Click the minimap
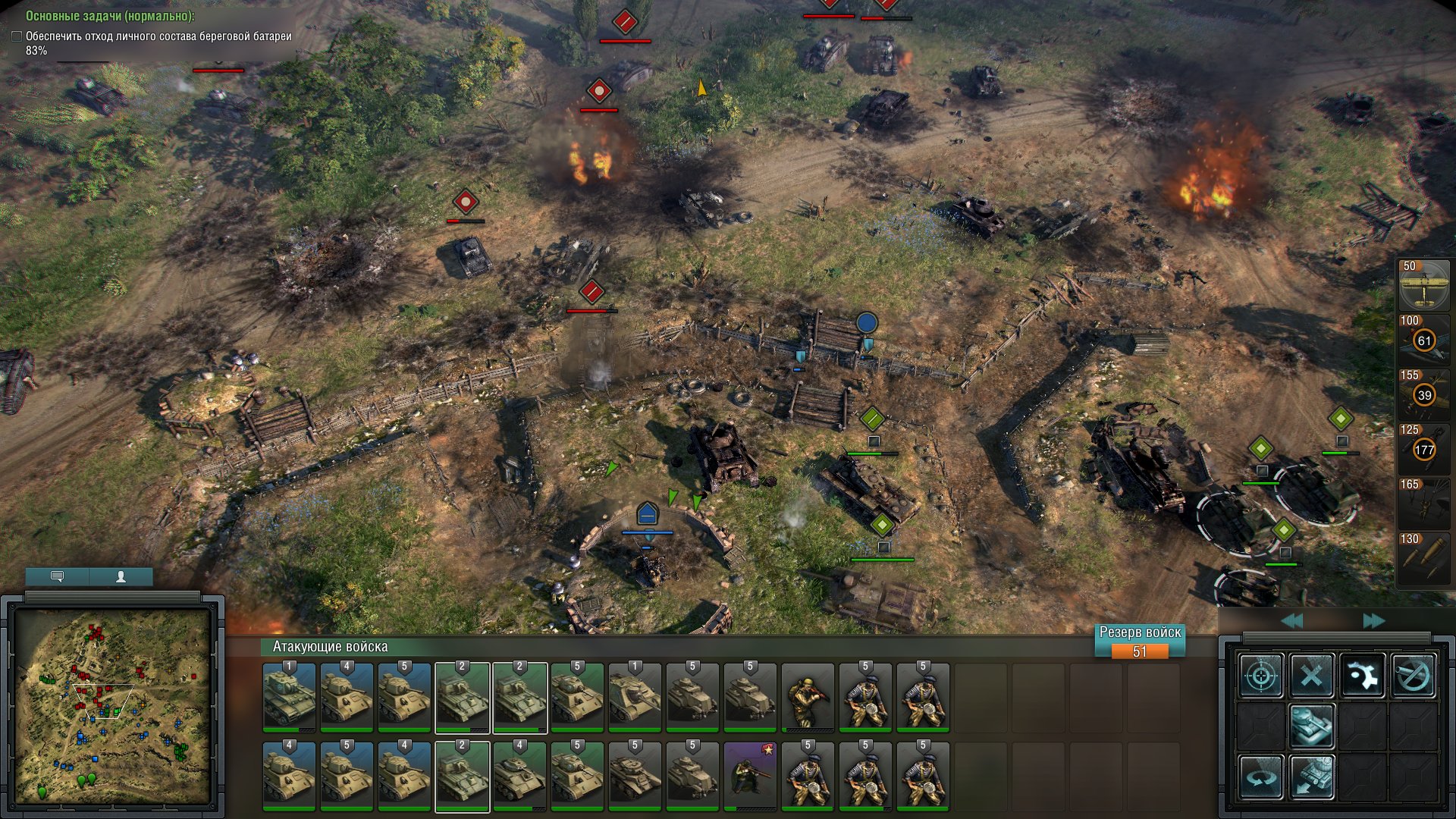The height and width of the screenshot is (819, 1456). (x=112, y=705)
